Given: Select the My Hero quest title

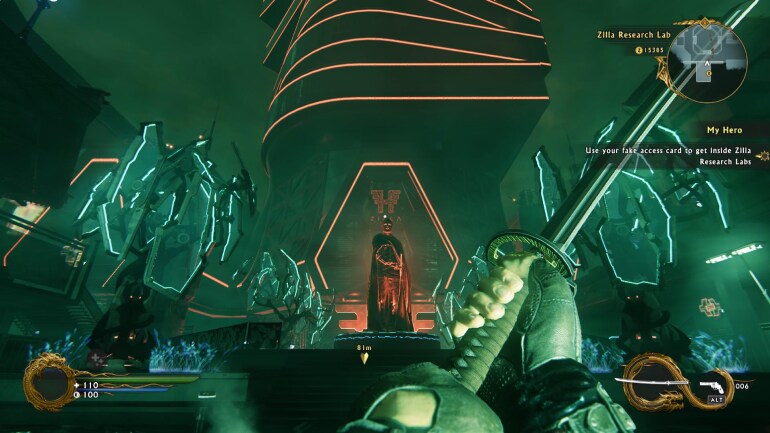Looking at the screenshot, I should (x=727, y=130).
